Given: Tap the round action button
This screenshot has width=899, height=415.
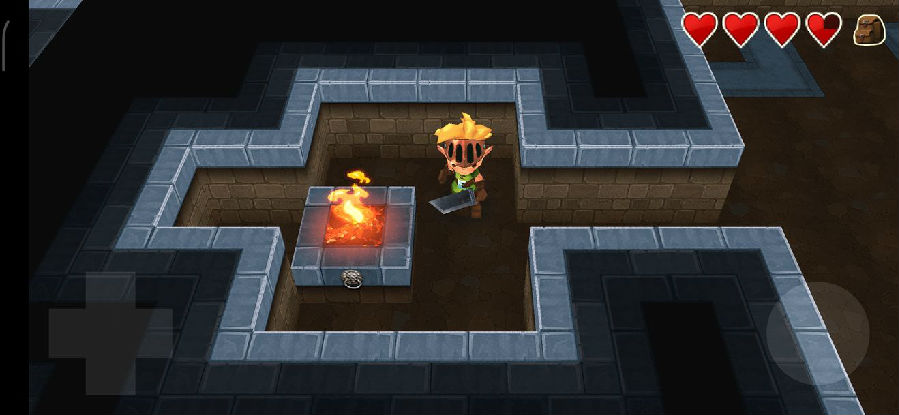Looking at the screenshot, I should pyautogui.click(x=817, y=332).
